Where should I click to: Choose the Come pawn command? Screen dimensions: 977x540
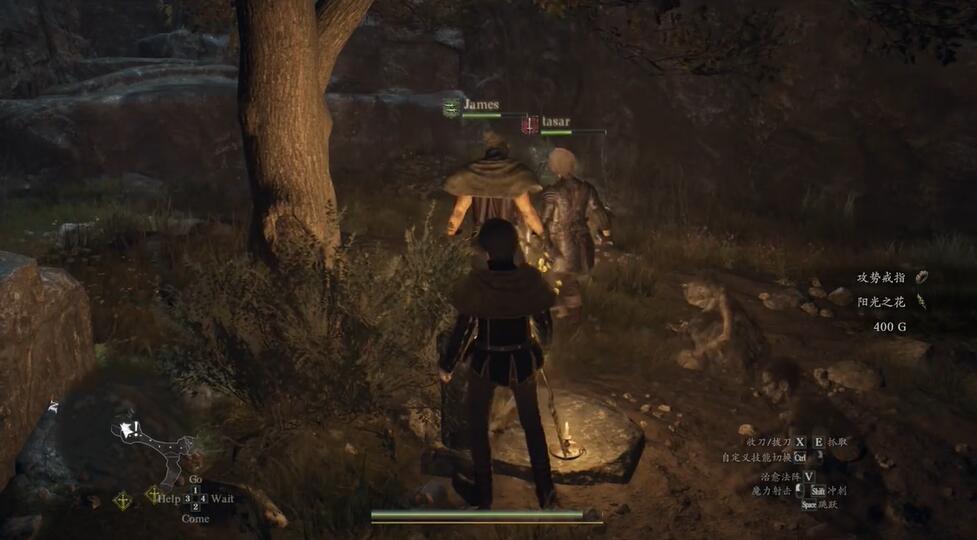pos(195,518)
